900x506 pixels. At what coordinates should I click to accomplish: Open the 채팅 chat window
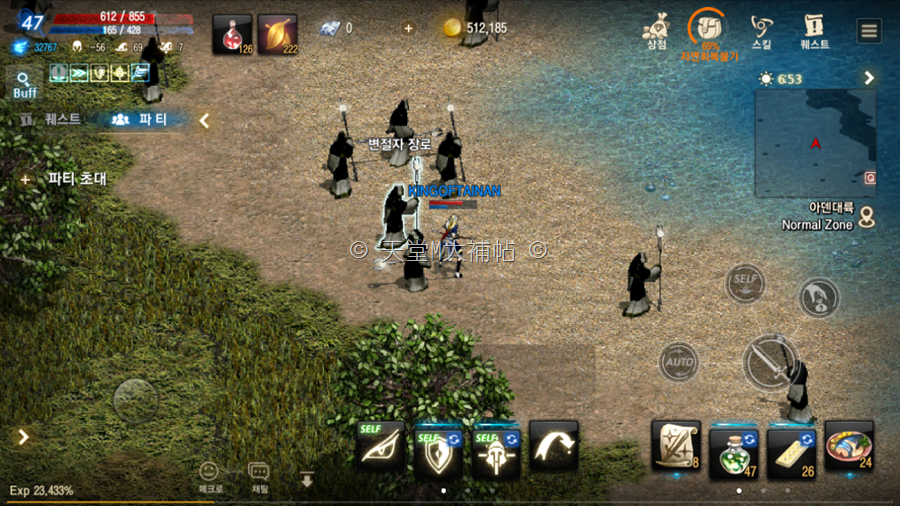pos(258,476)
